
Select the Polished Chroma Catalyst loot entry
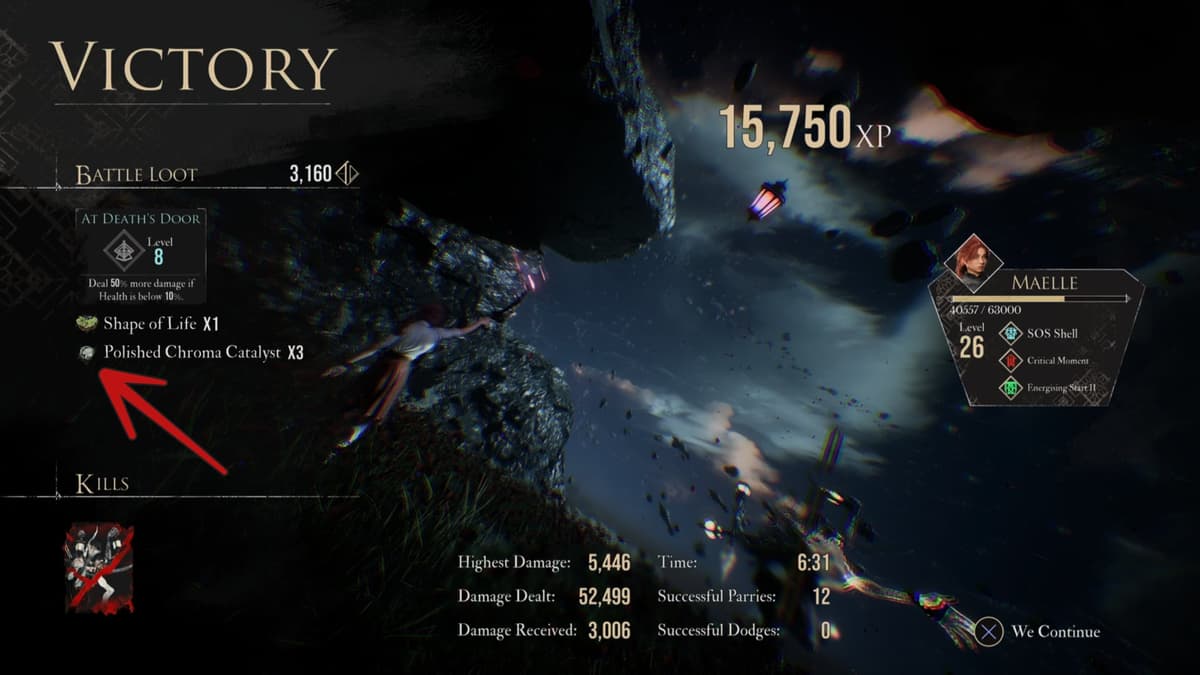[192, 353]
